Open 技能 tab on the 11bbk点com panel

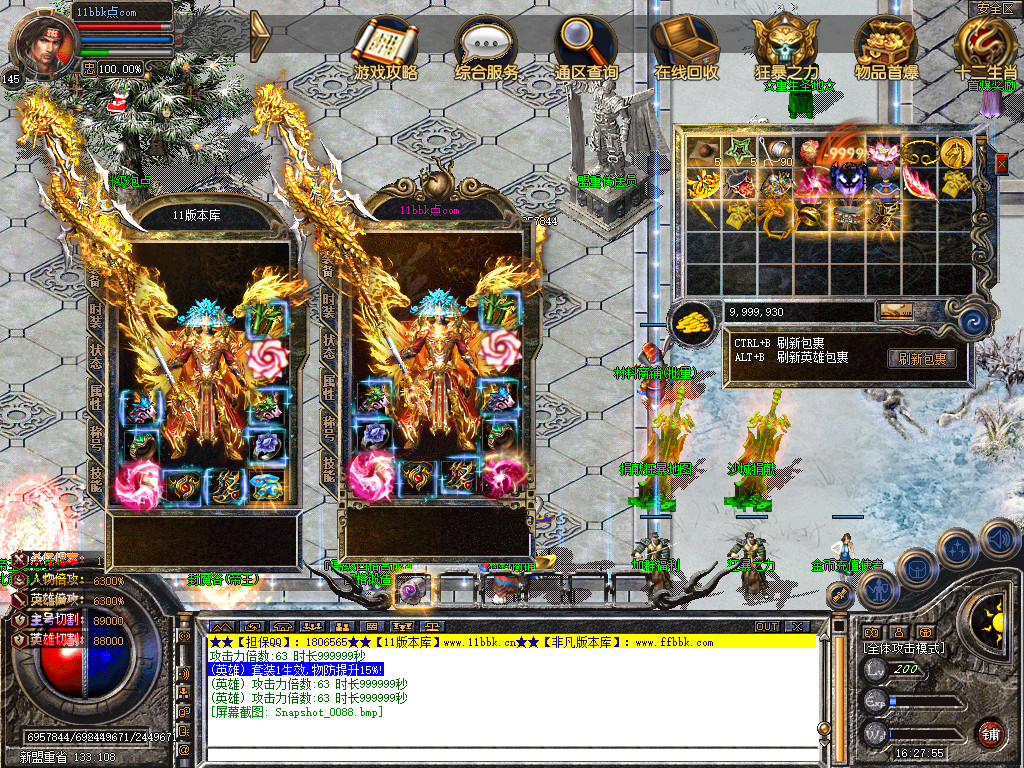[x=329, y=470]
